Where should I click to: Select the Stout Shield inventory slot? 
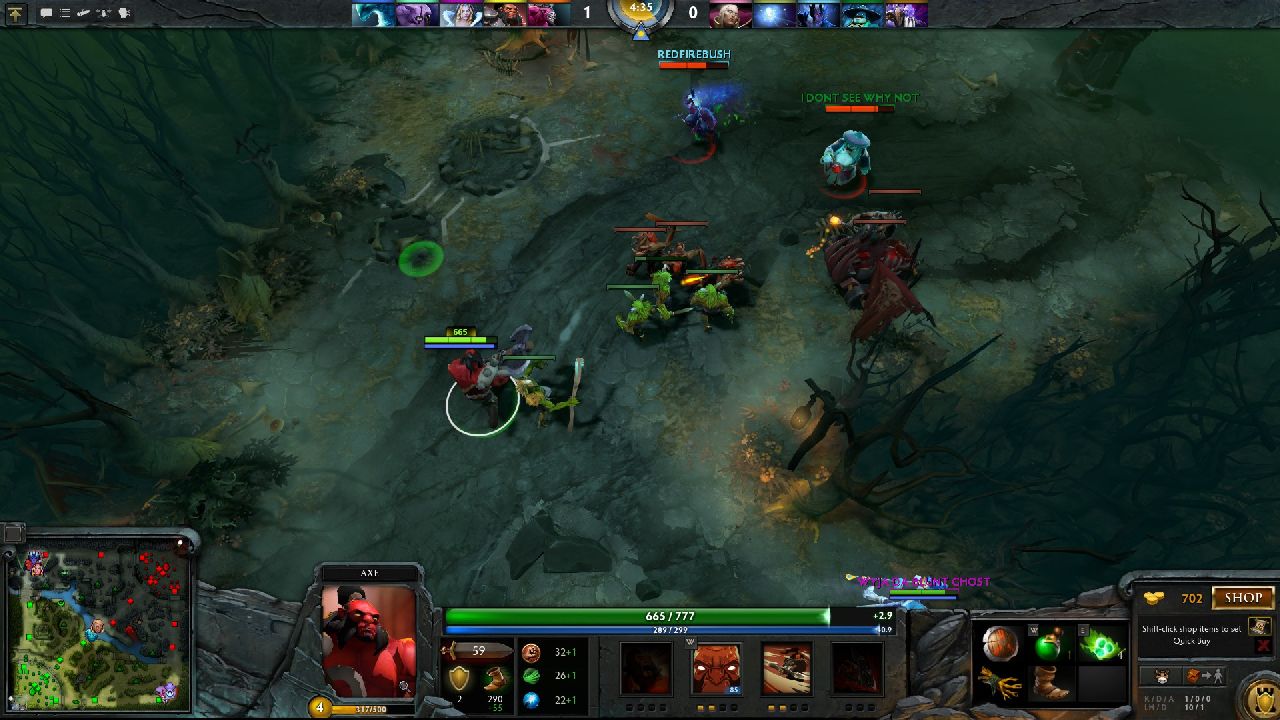pyautogui.click(x=998, y=644)
